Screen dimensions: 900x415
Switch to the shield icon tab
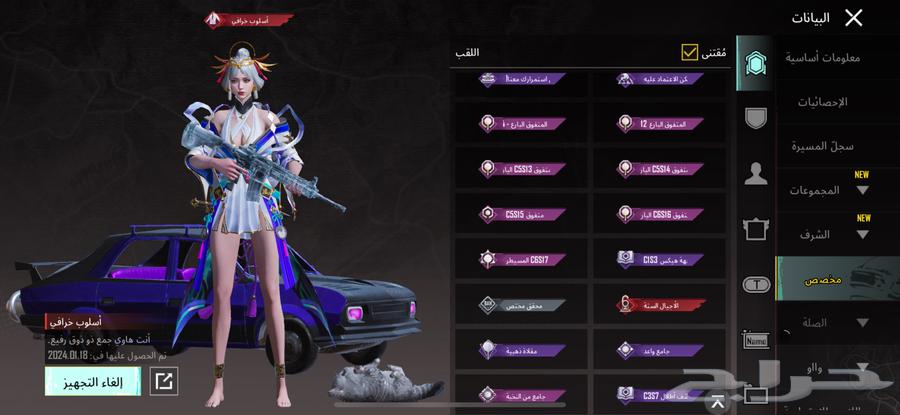click(x=756, y=118)
